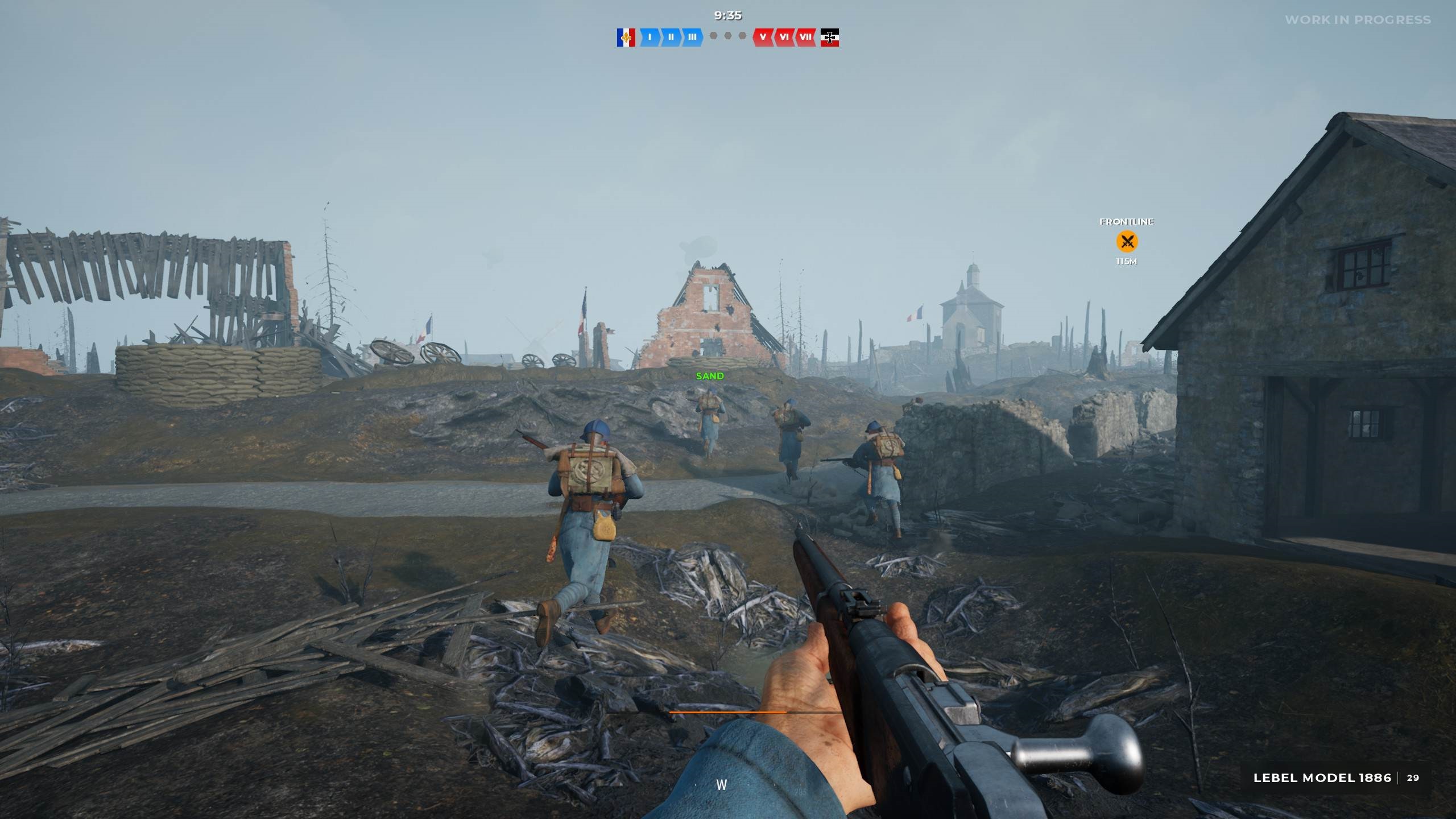Click the French flag team icon

click(626, 38)
